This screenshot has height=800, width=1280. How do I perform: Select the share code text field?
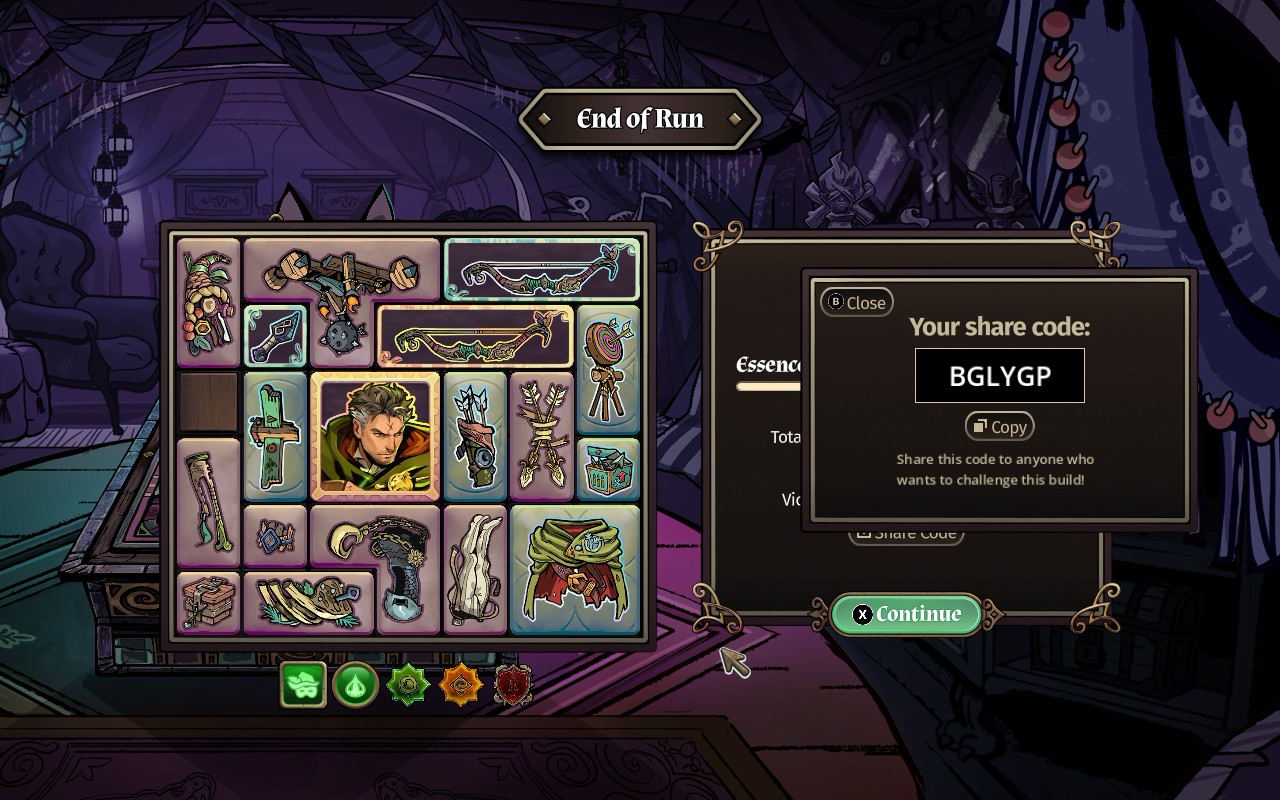point(999,376)
